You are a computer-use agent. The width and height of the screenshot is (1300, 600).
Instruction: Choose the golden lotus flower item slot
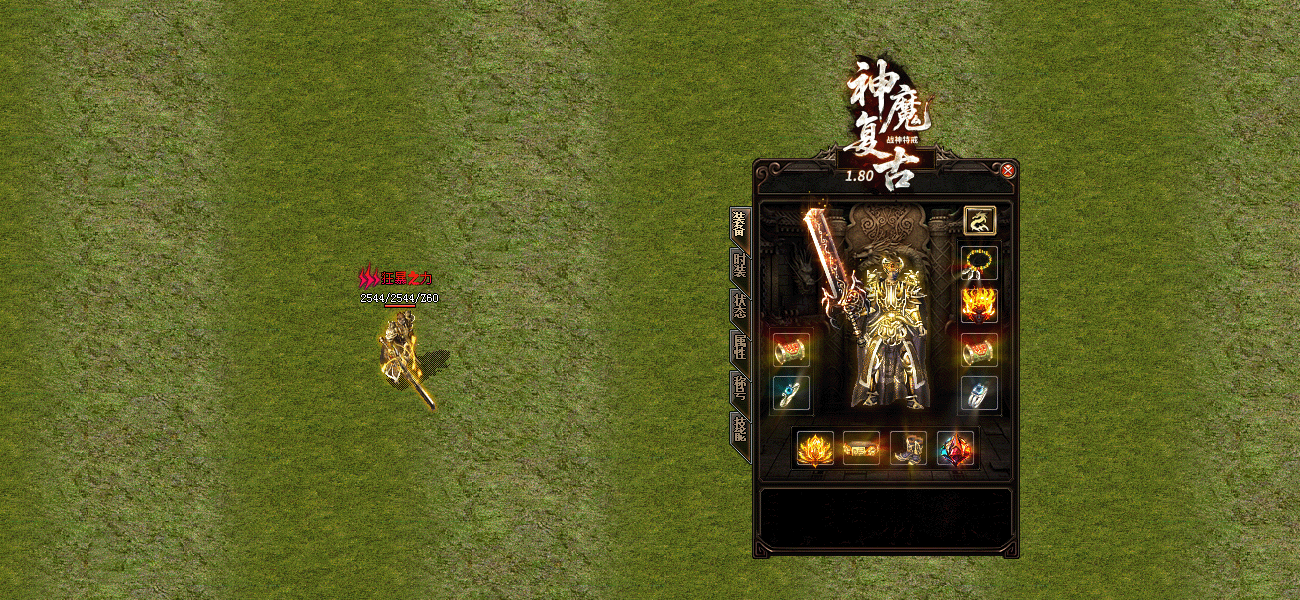tap(815, 448)
